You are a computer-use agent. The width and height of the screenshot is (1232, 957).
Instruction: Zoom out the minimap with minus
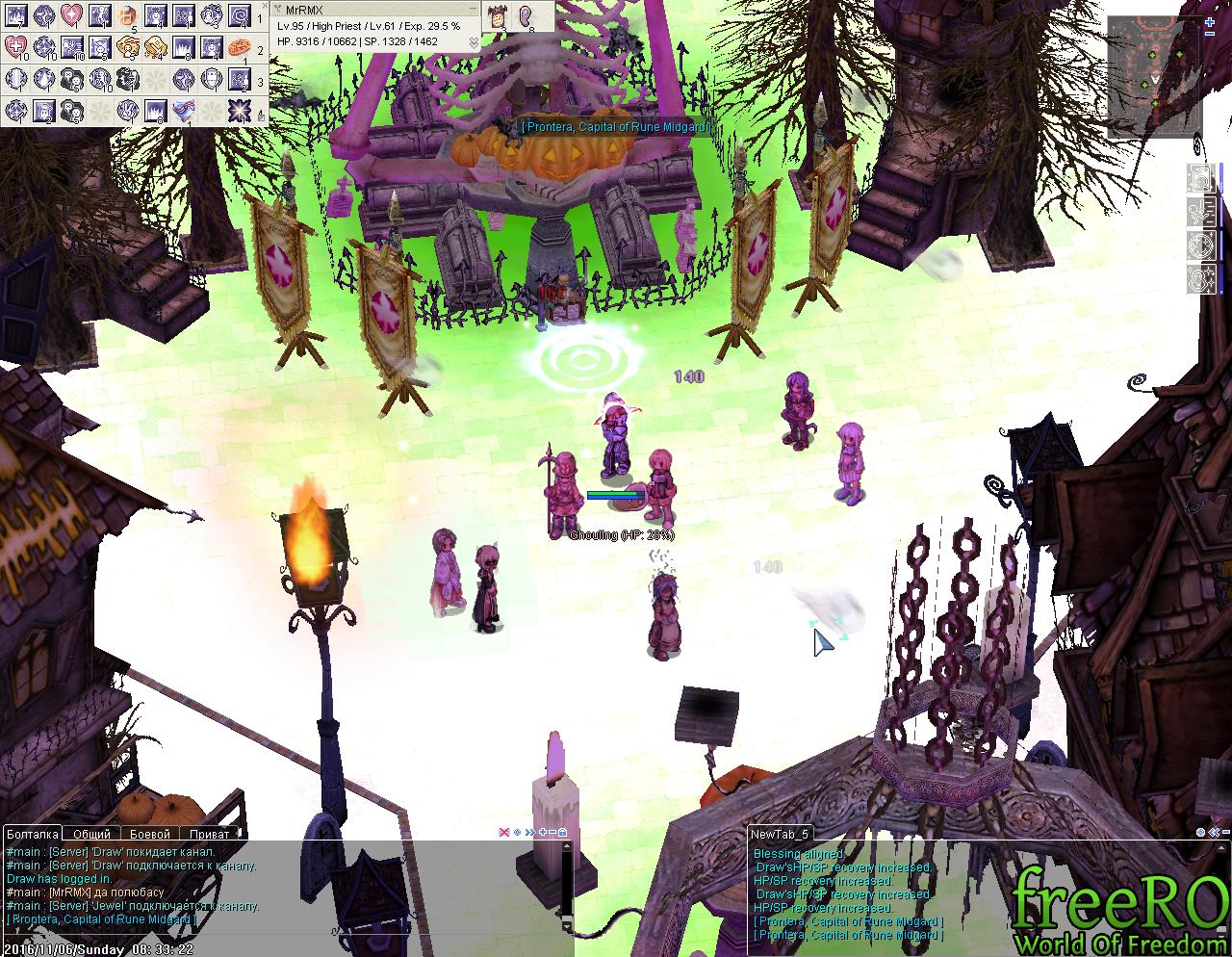tap(1210, 34)
